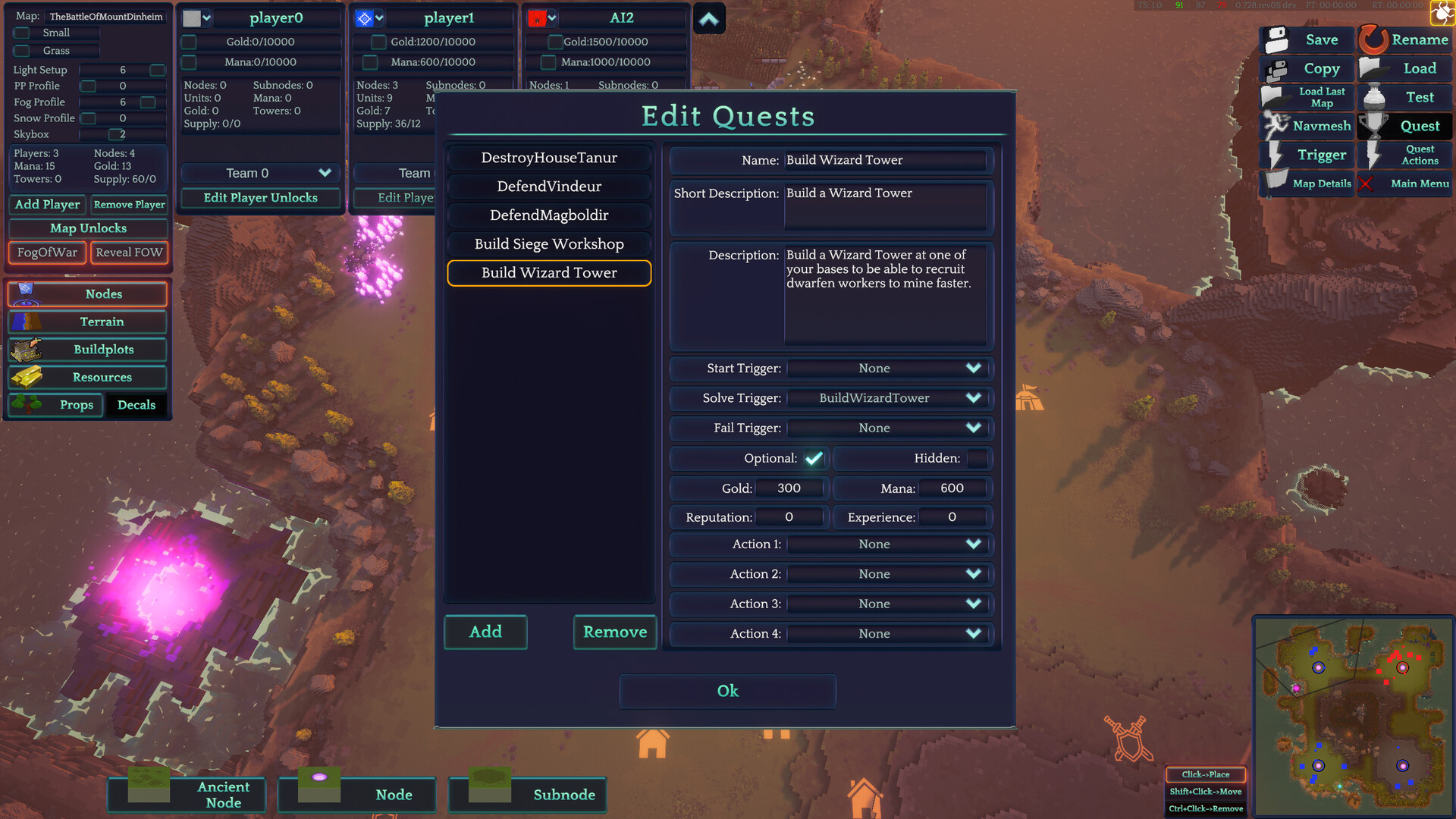Click the Add button to create a quest

pos(485,632)
